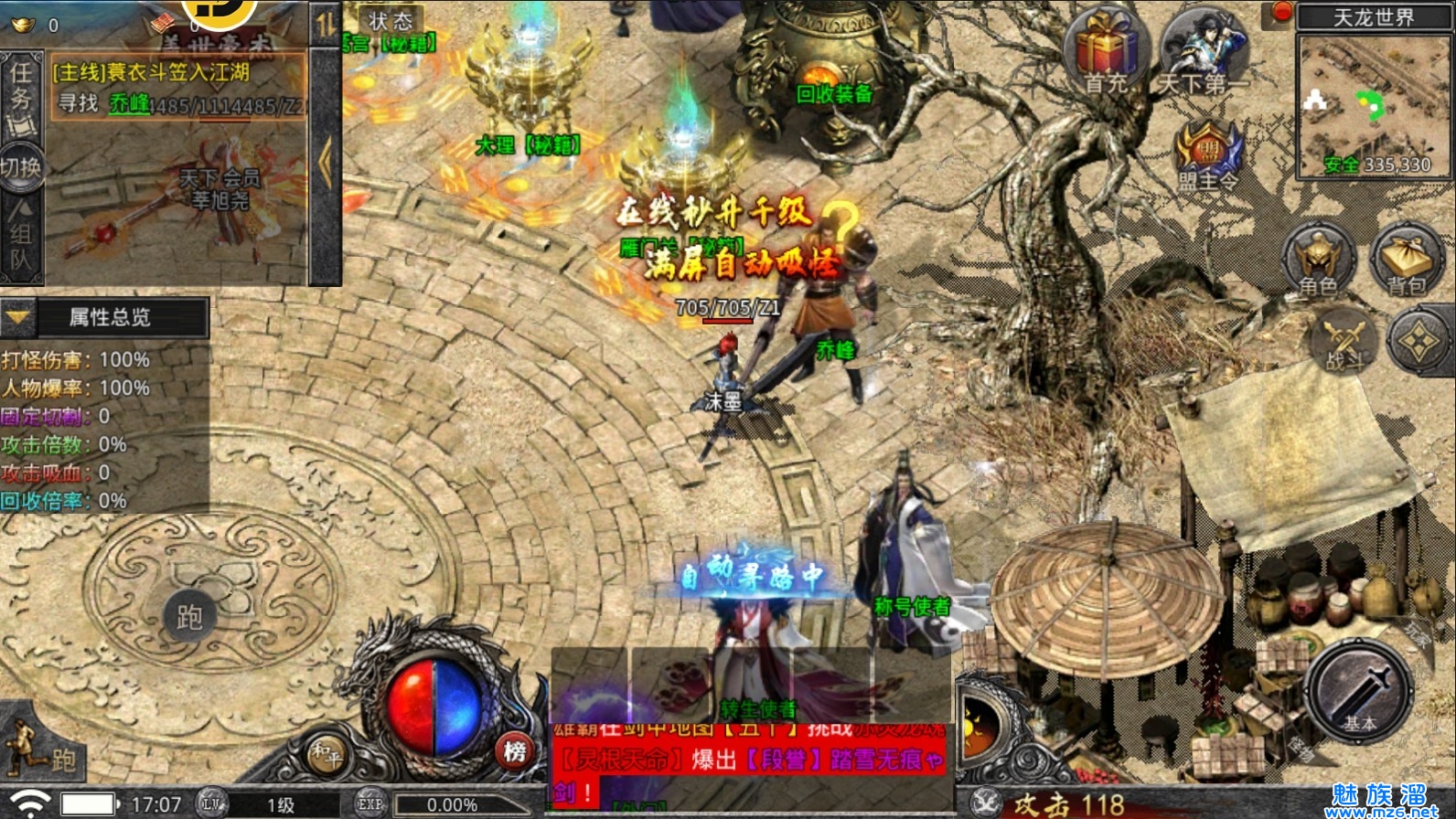Track the main quest 蓑衣斗笠入江湖

coord(151,72)
